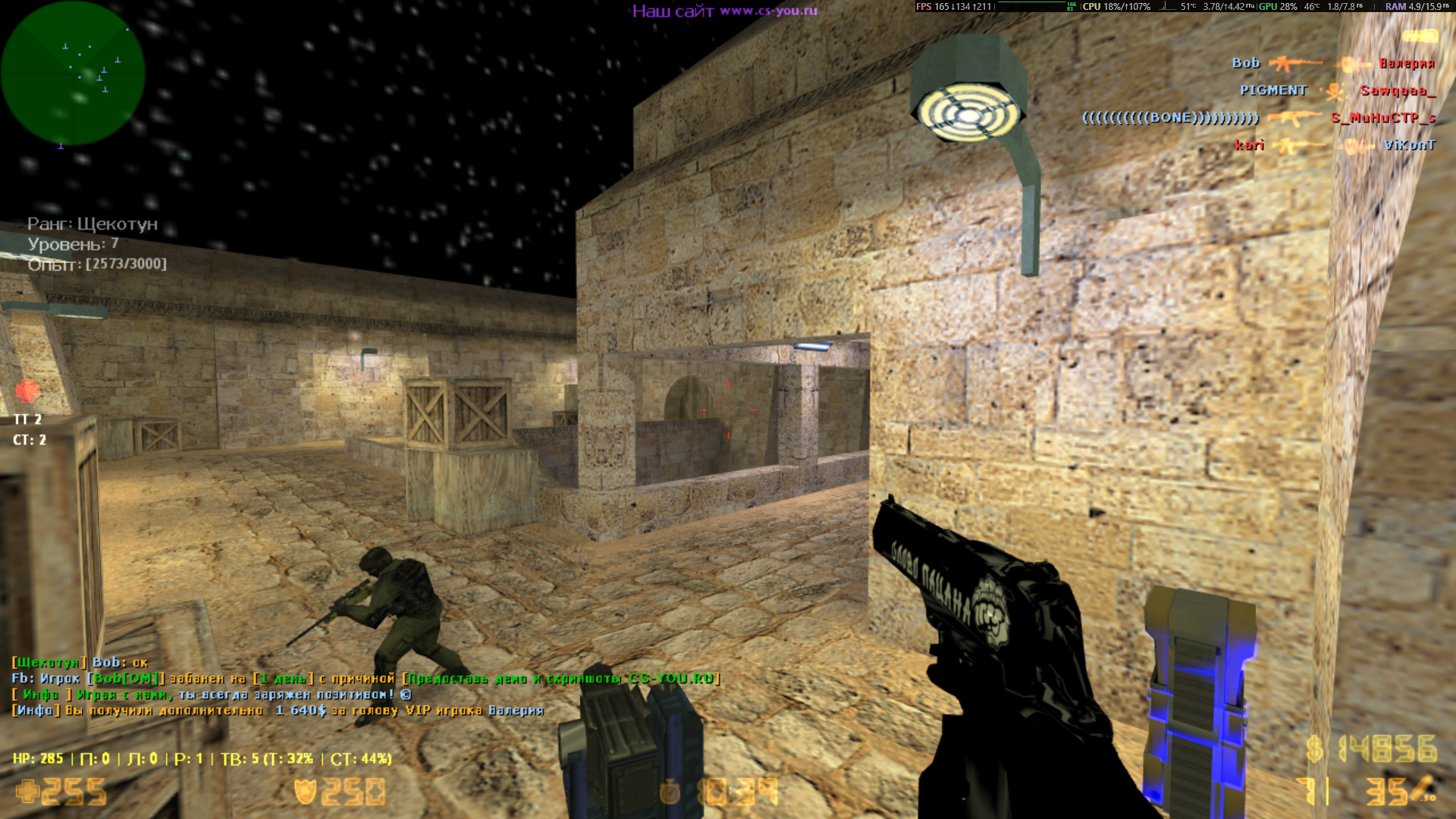Screen dimensions: 1456x819
Task: Click the FPS counter in the performance overlay
Action: click(x=952, y=7)
